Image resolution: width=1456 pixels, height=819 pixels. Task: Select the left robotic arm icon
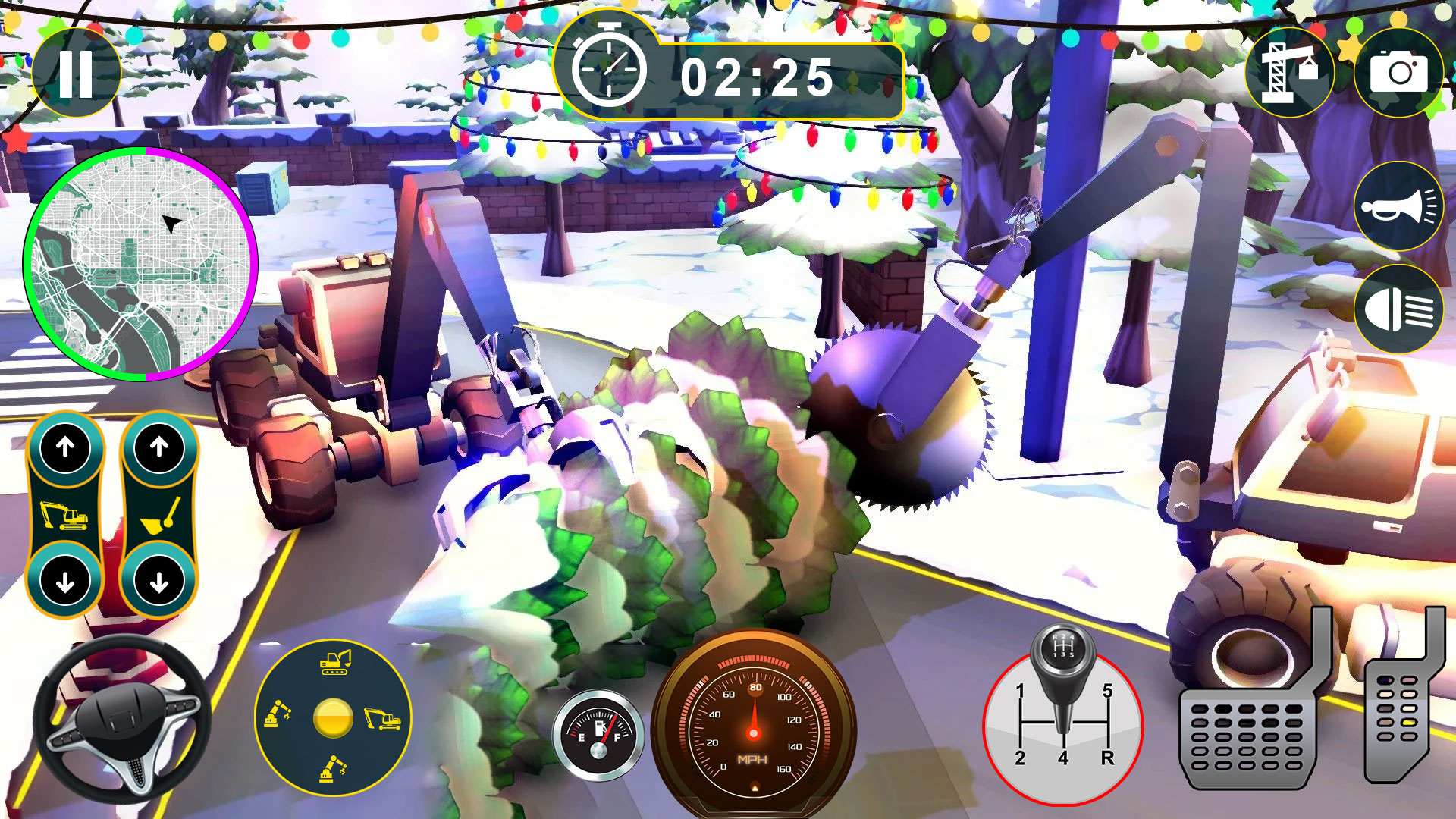(278, 714)
